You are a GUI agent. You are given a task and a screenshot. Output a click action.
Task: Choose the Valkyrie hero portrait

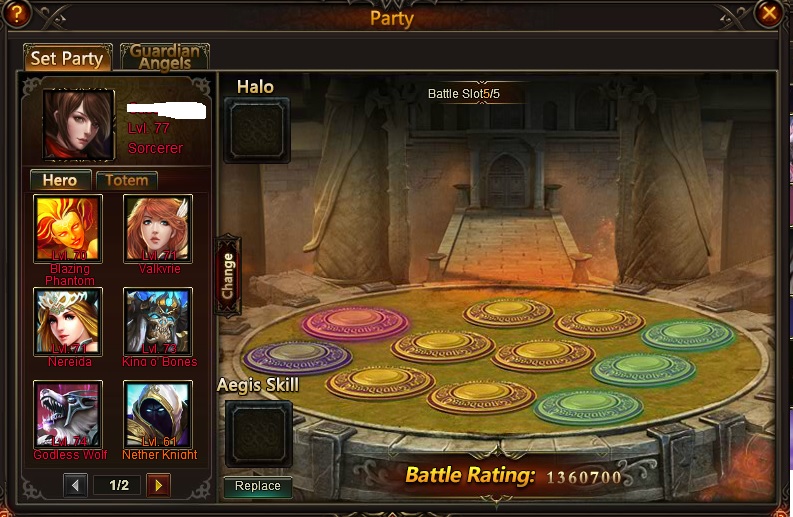pyautogui.click(x=158, y=228)
